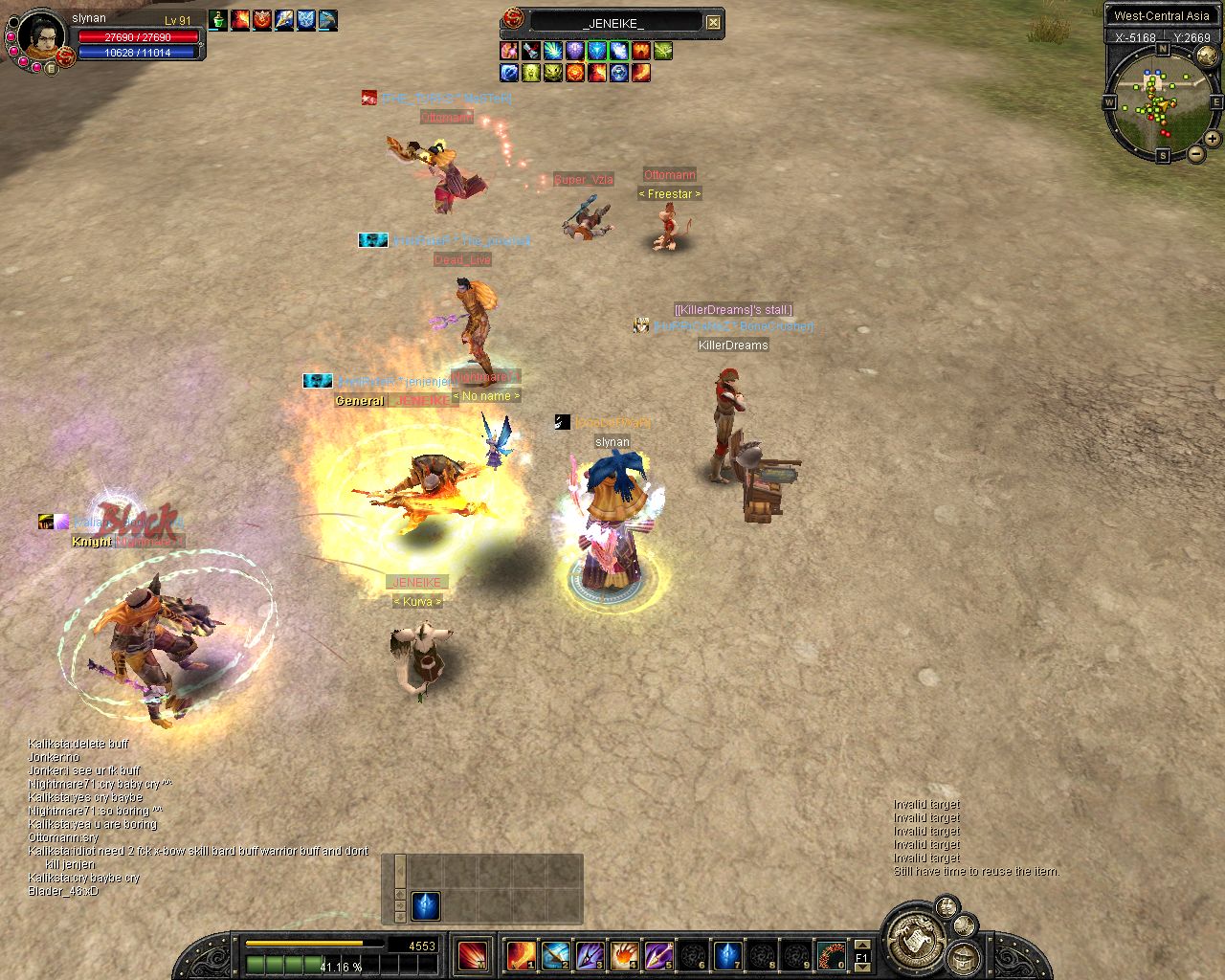This screenshot has width=1225, height=980.
Task: Switch hotbar page with the up arrow above F1
Action: click(x=861, y=945)
